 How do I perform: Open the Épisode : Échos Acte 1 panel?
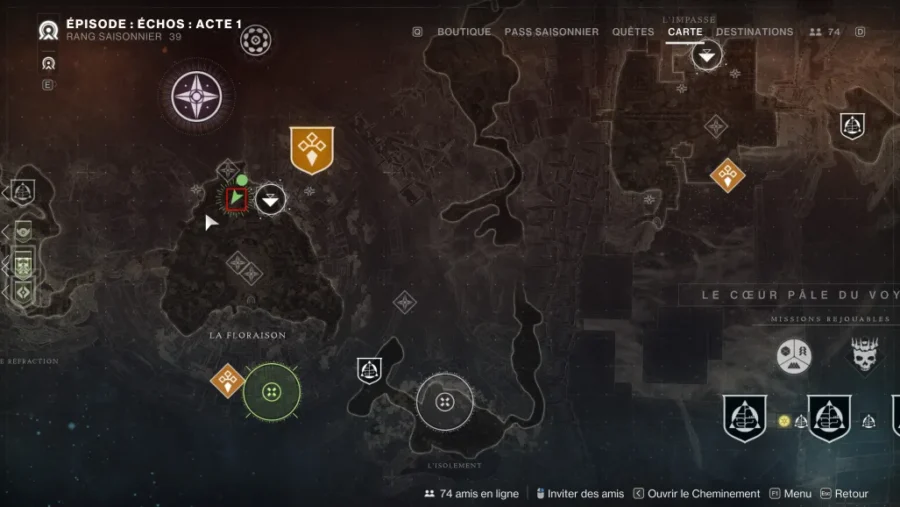[x=153, y=24]
